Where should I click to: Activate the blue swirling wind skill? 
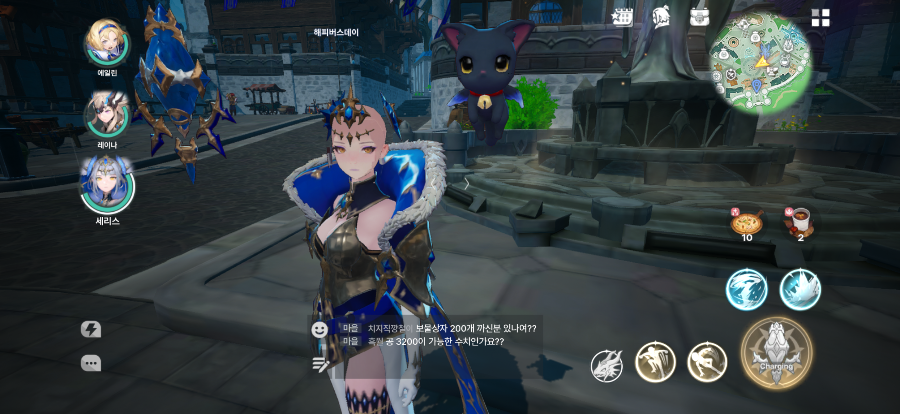[x=746, y=289]
